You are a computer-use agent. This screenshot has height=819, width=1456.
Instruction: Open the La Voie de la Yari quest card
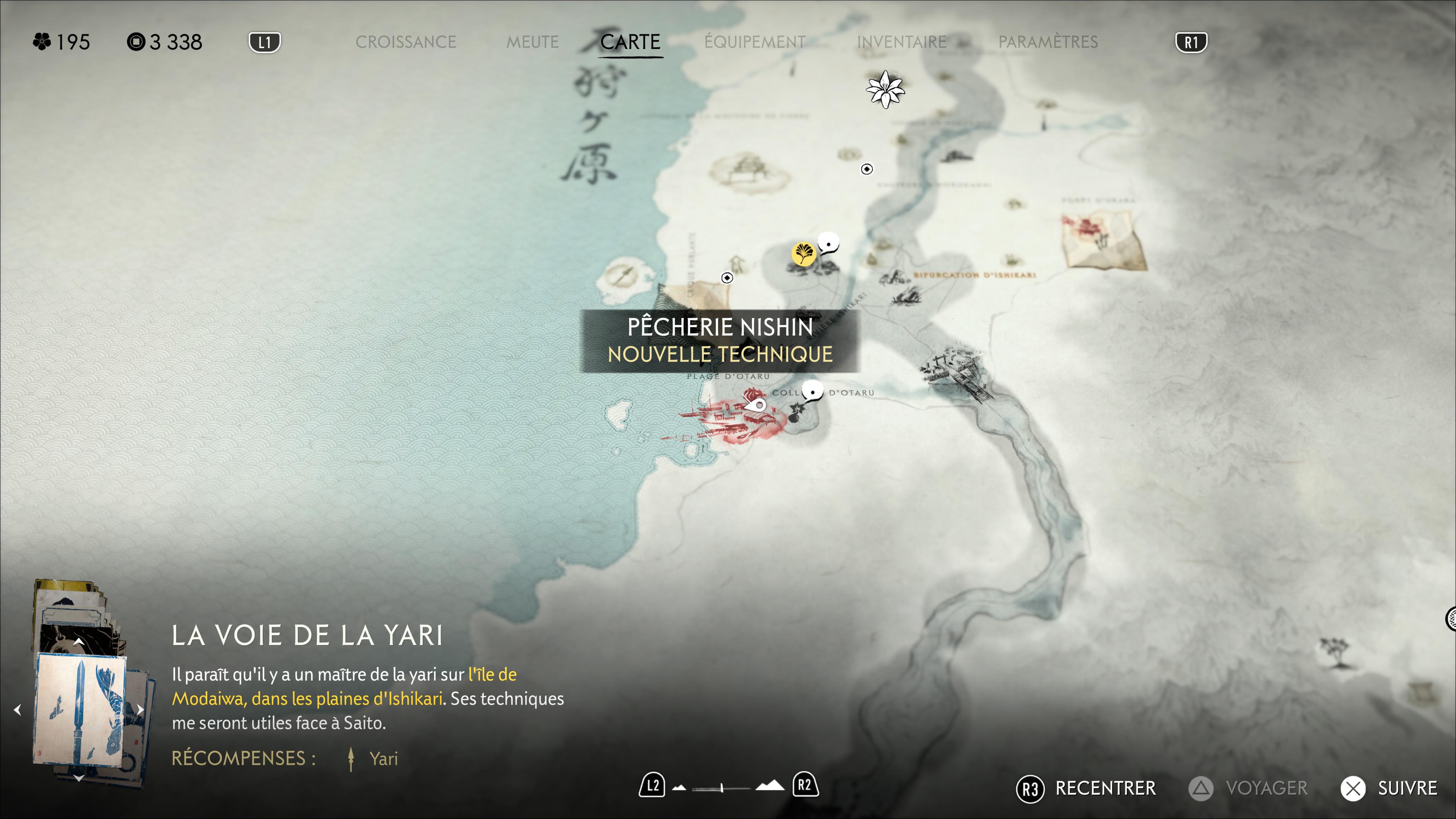(80, 709)
